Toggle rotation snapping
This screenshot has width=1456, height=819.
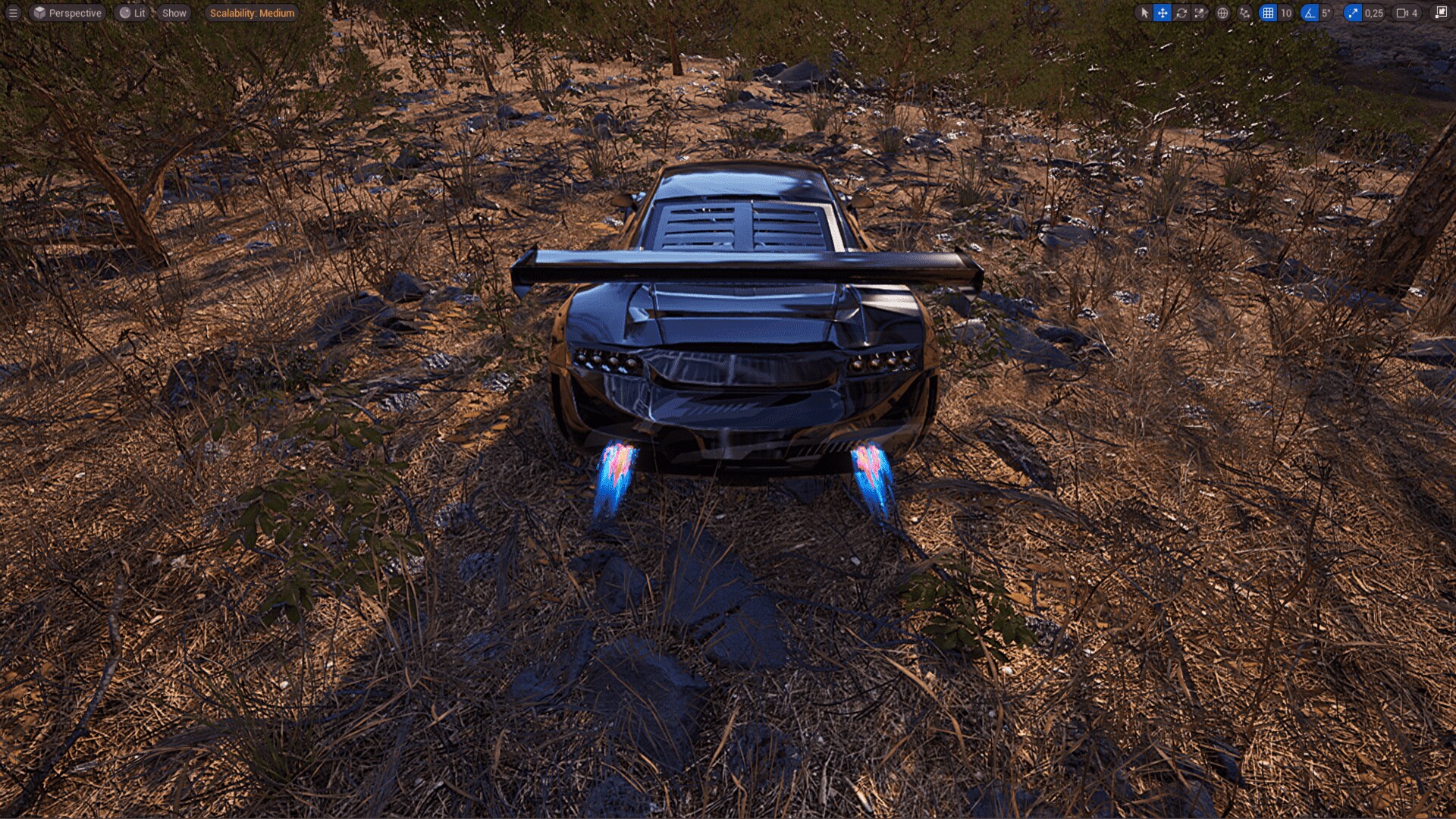pos(1309,13)
